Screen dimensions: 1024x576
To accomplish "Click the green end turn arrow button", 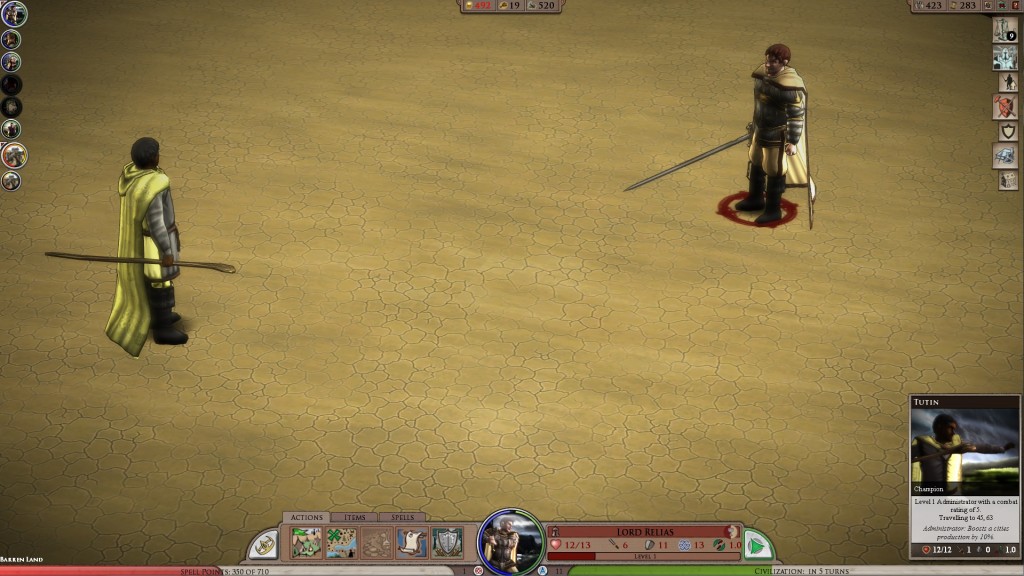I will click(757, 545).
